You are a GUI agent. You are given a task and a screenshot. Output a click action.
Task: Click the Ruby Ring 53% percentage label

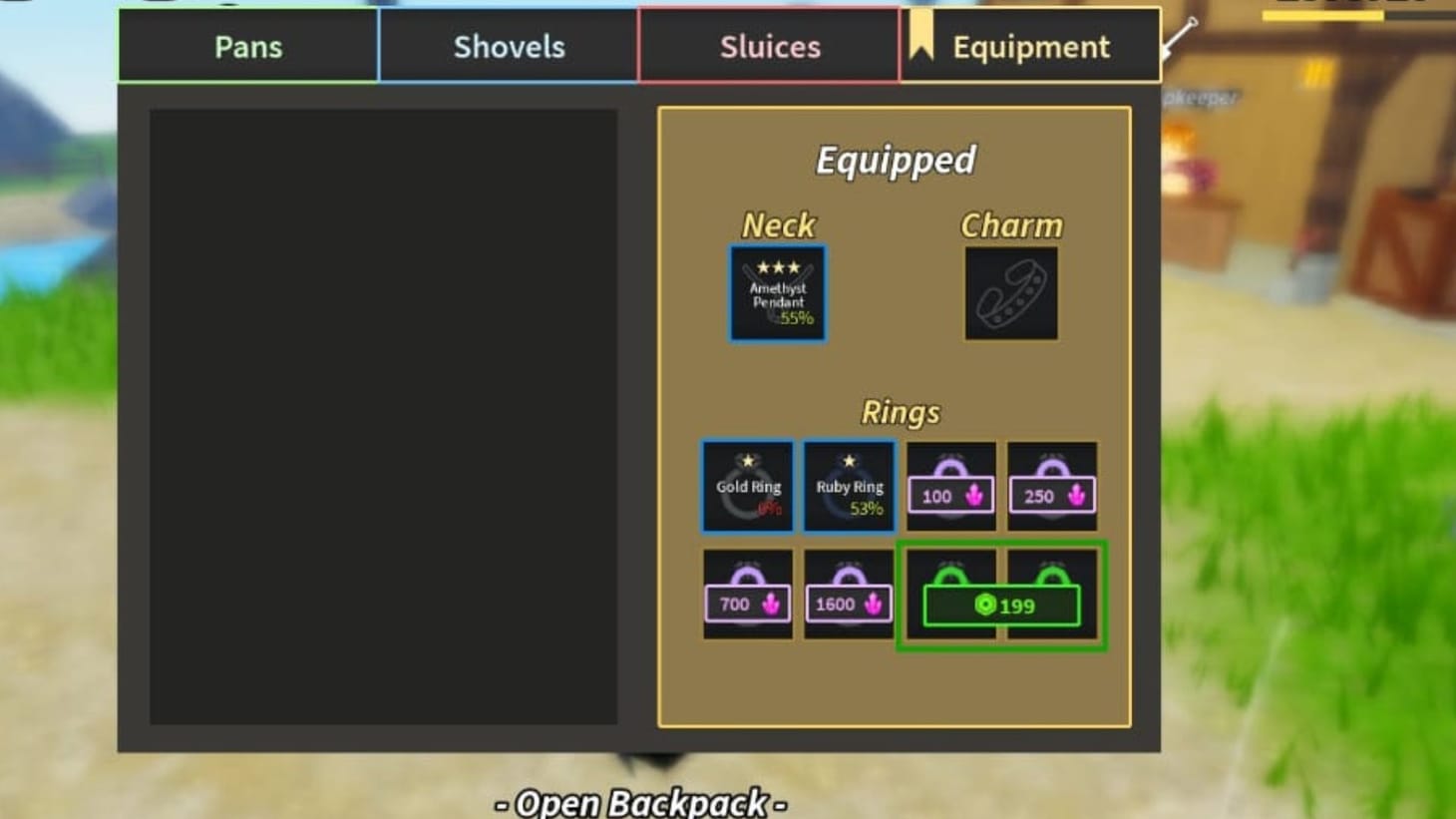pos(868,509)
